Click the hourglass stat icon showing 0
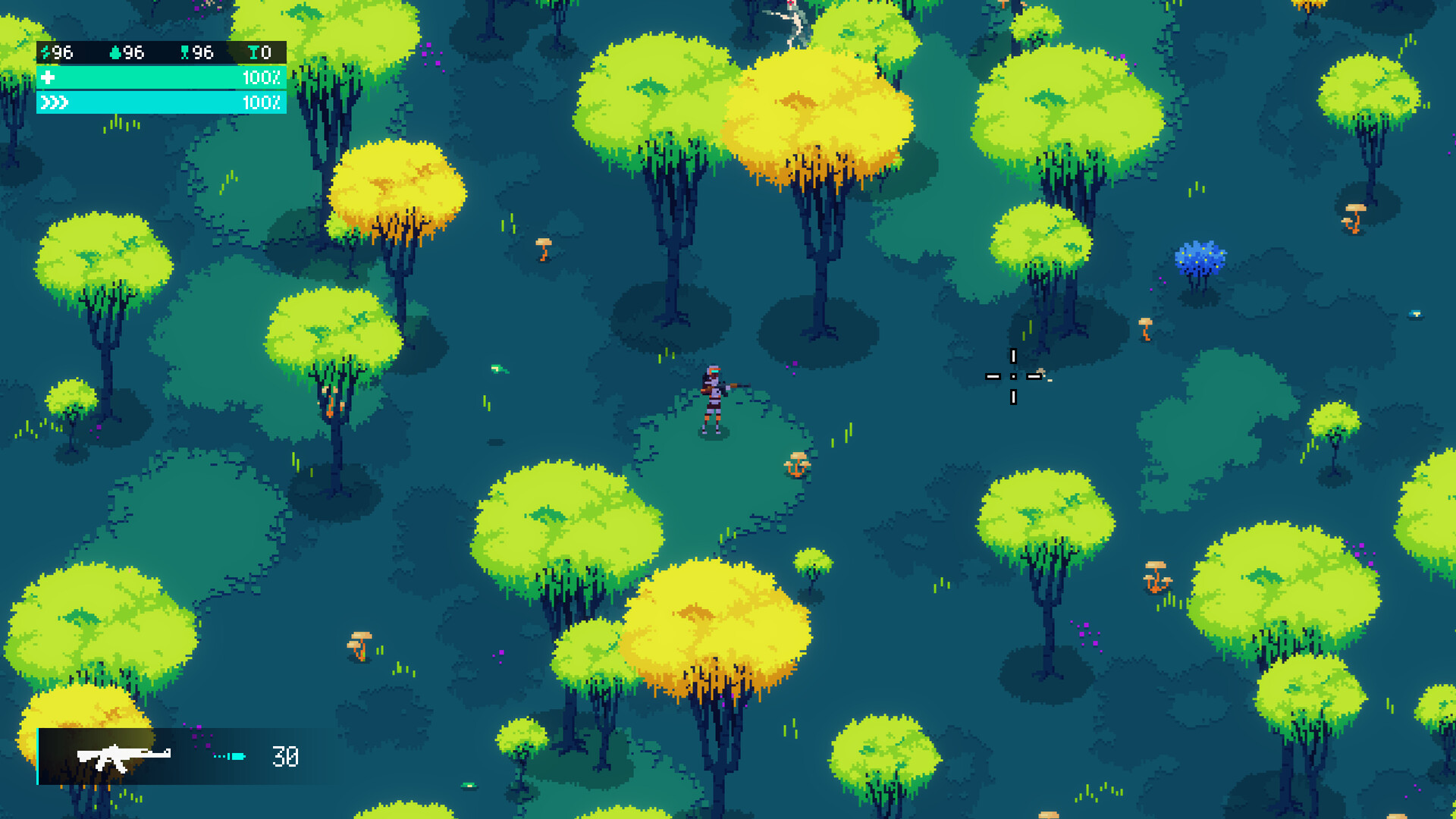This screenshot has height=819, width=1456. coord(254,53)
